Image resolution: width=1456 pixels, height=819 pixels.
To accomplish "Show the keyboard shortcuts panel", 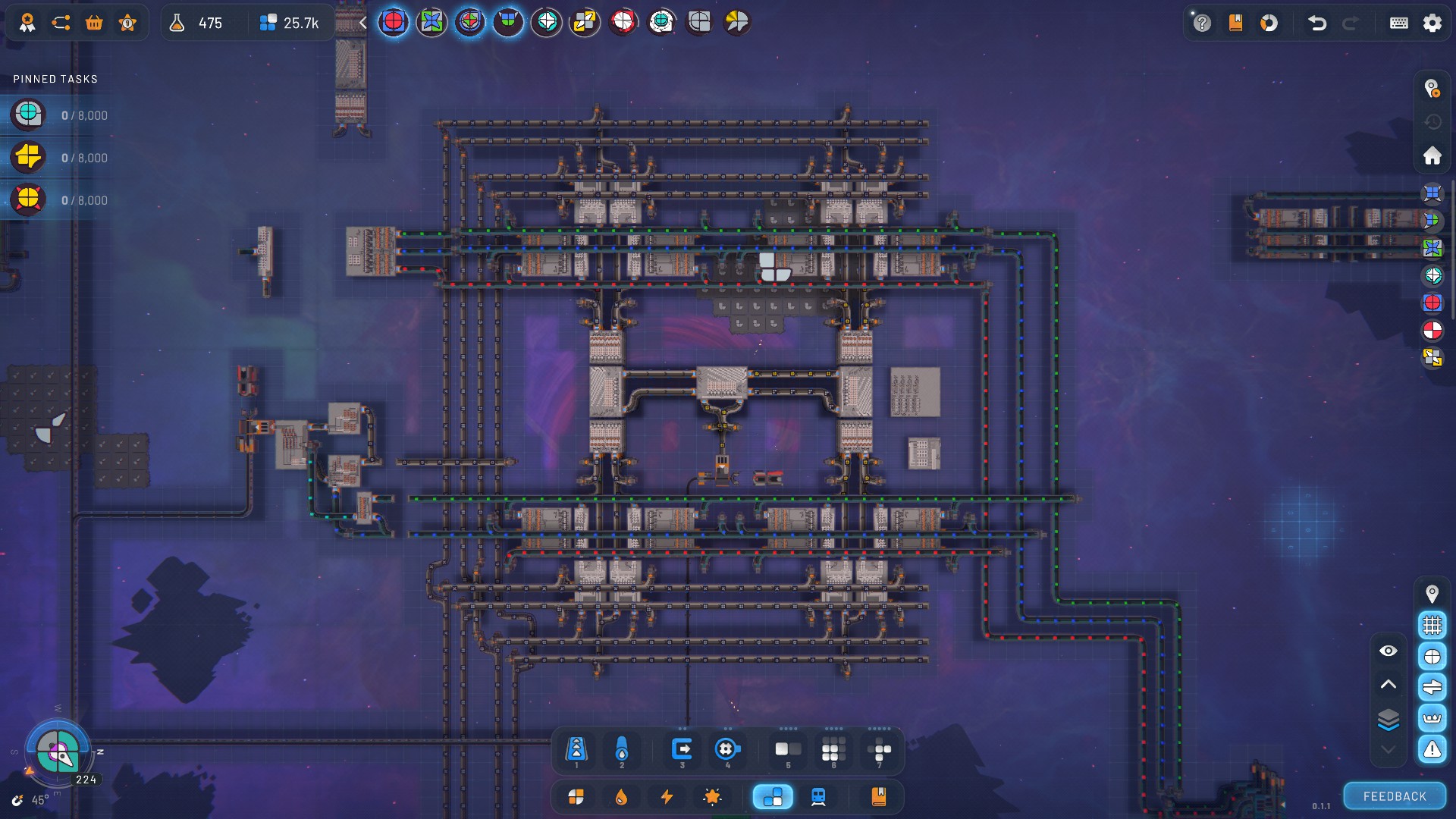I will click(1398, 23).
